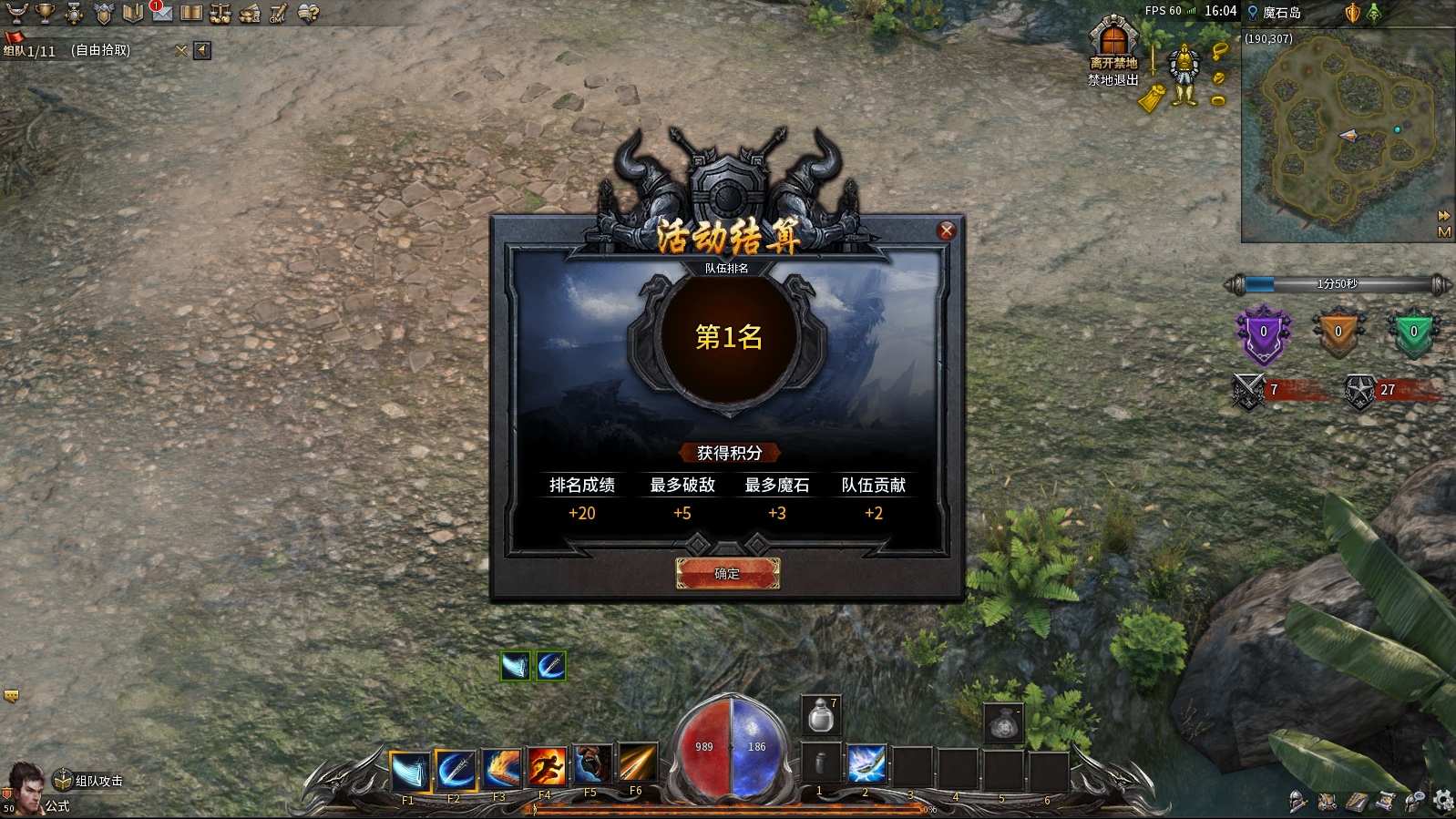Select the lightning blade item in slot 2
1456x819 pixels.
[x=866, y=763]
